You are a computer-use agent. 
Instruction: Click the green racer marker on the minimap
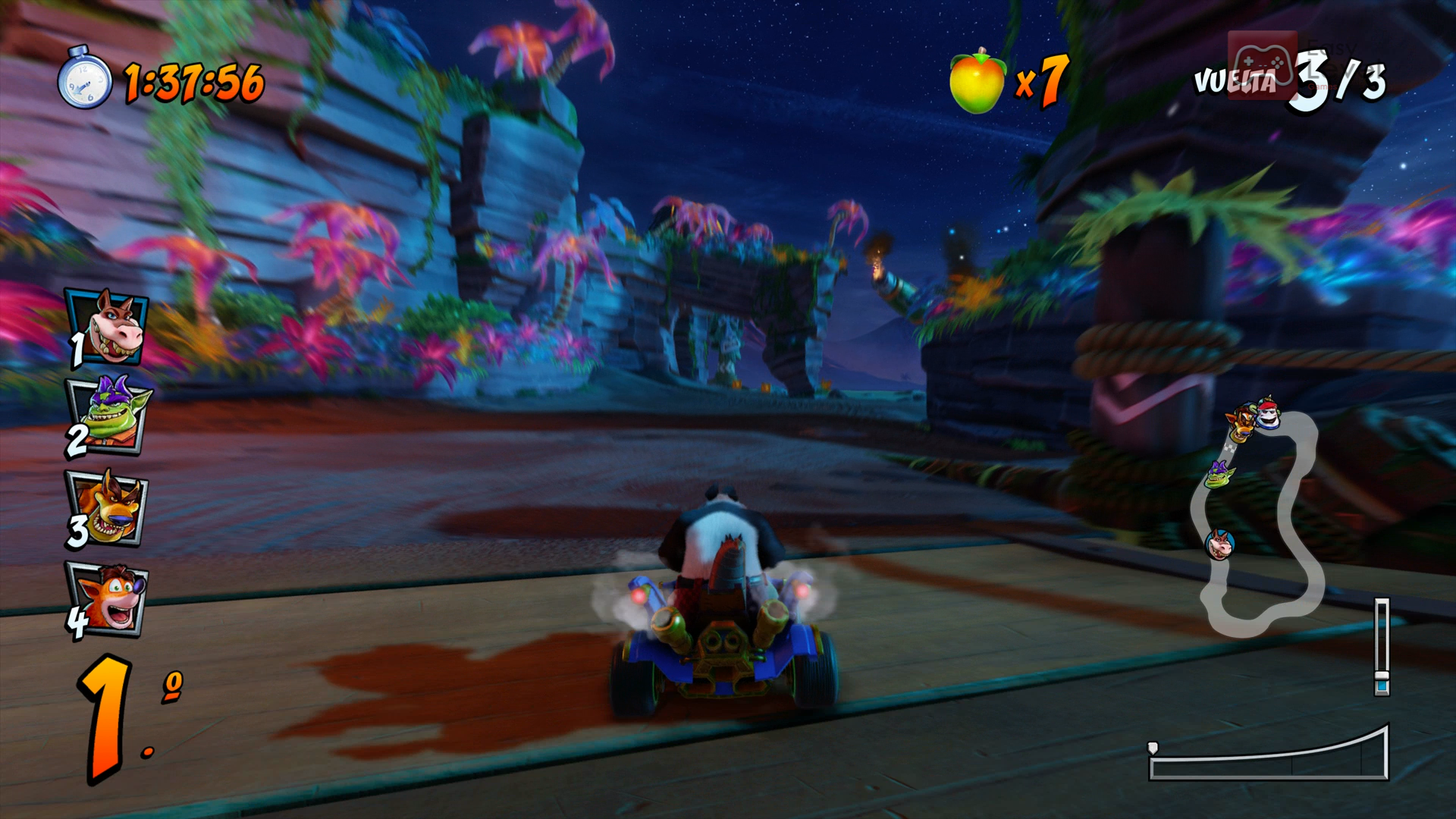pos(1219,474)
